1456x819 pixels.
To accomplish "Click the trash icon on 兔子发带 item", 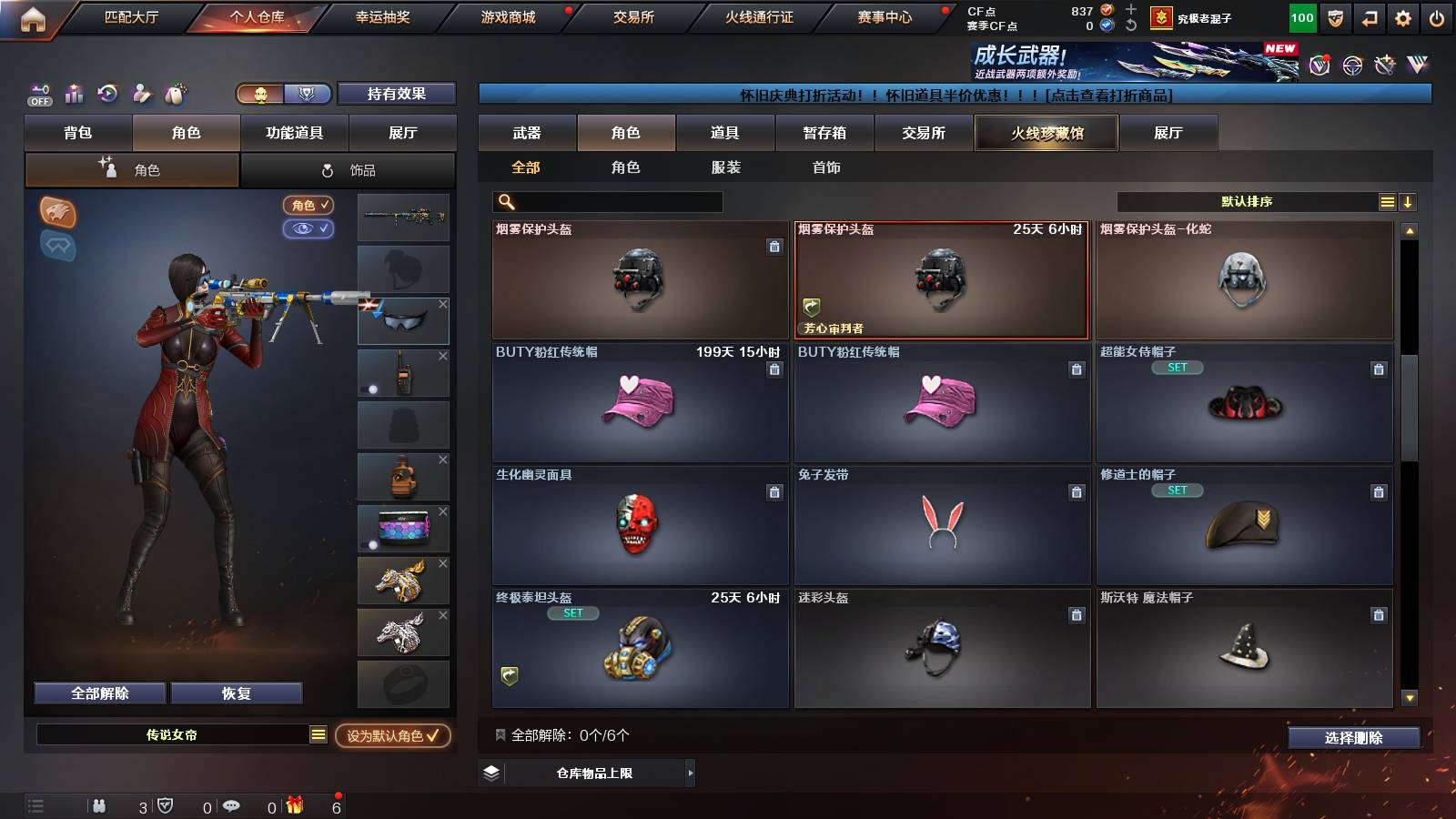I will [x=1077, y=490].
